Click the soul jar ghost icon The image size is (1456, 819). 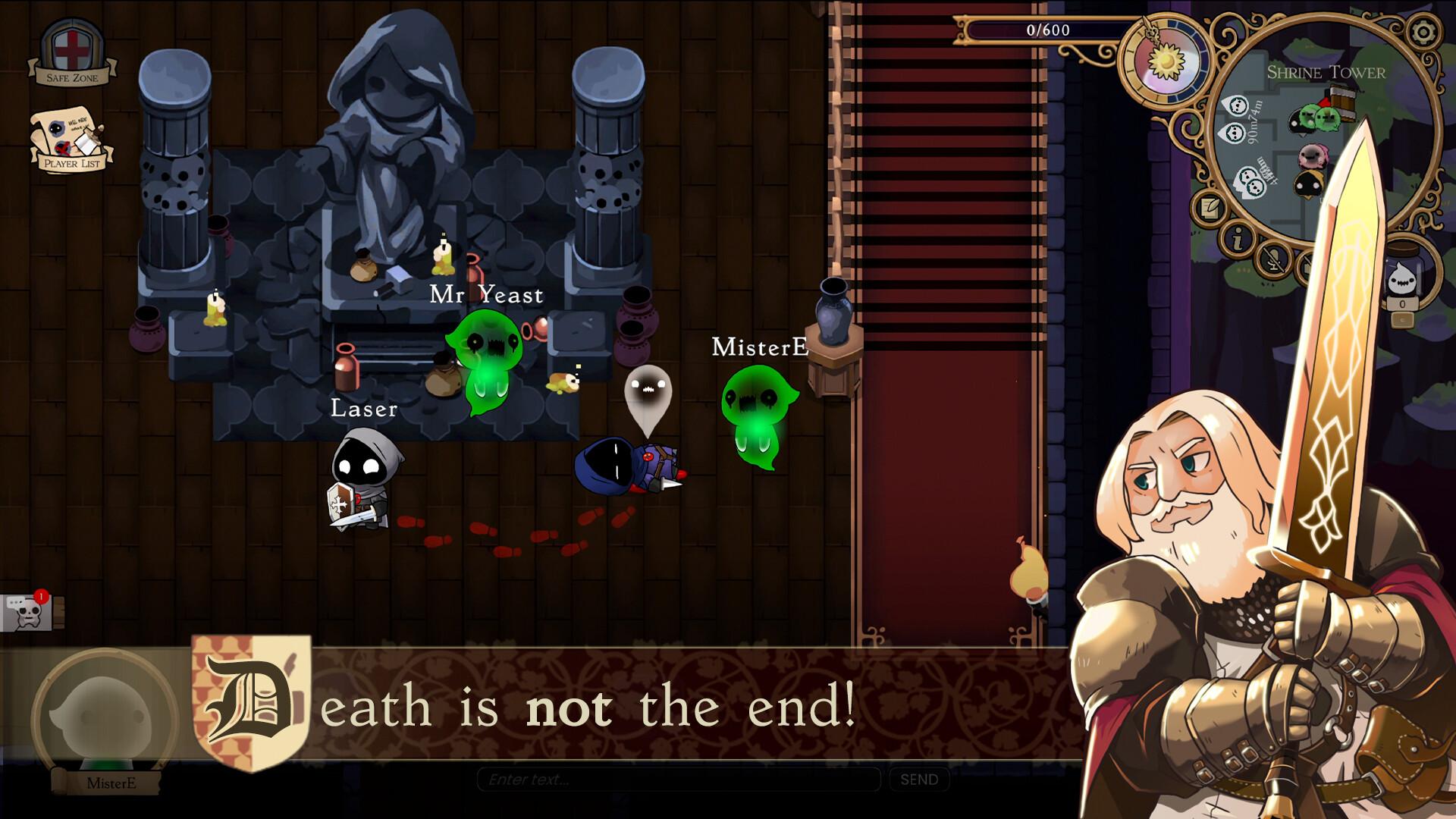1402,281
